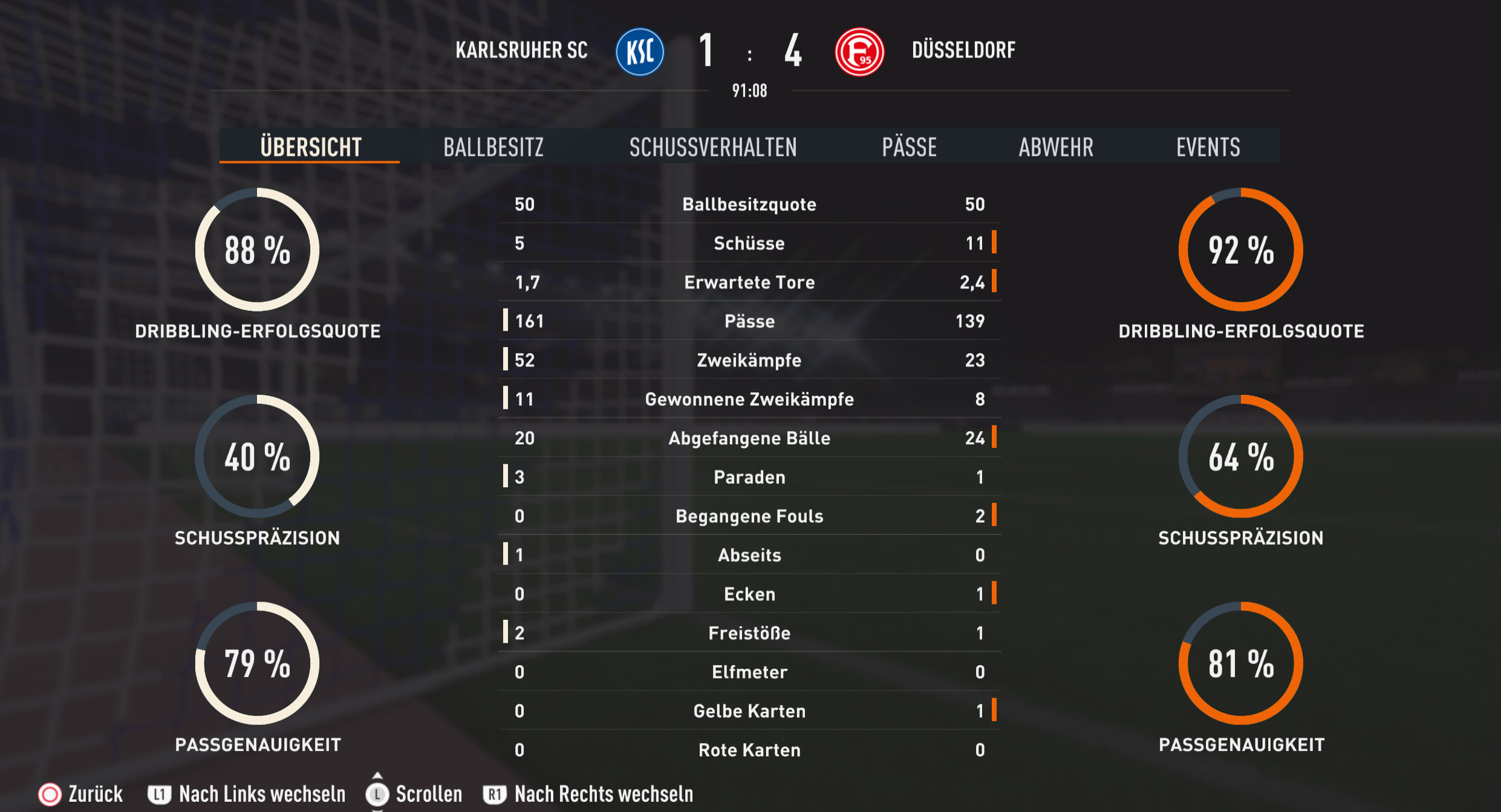The width and height of the screenshot is (1501, 812).
Task: Open the Schussverhalten tab
Action: click(713, 147)
